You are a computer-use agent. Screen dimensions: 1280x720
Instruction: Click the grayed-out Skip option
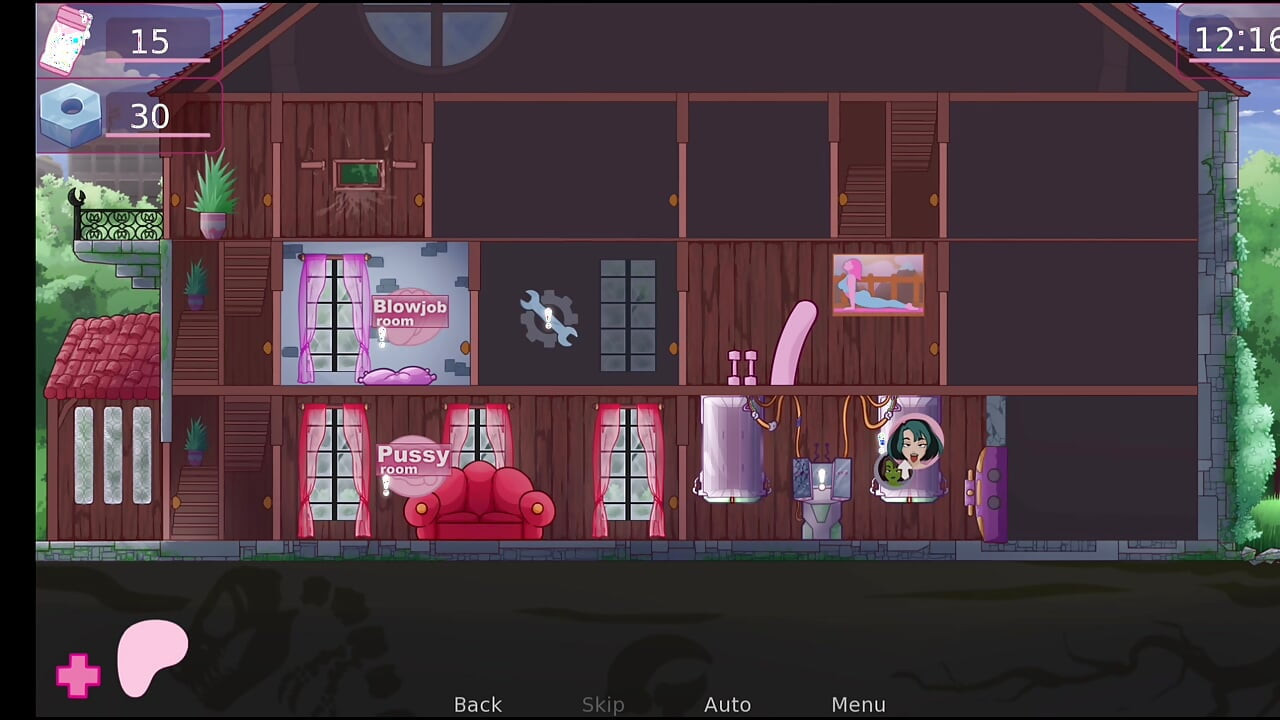[x=602, y=704]
